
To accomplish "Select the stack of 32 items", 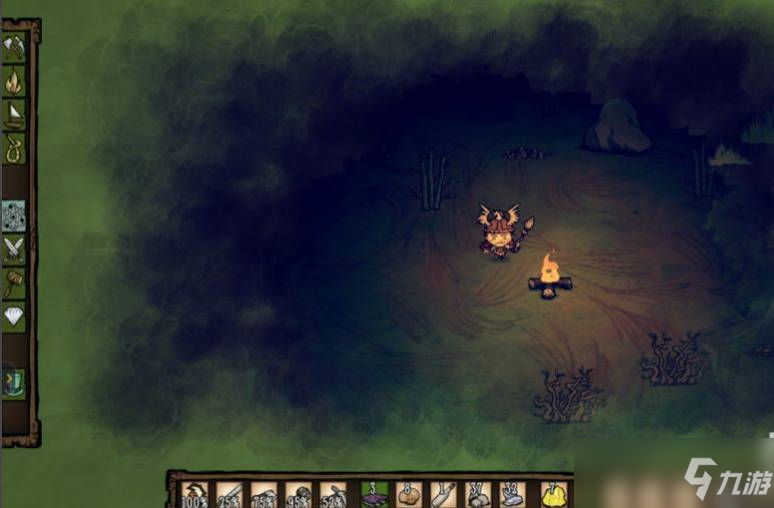I will pos(512,494).
